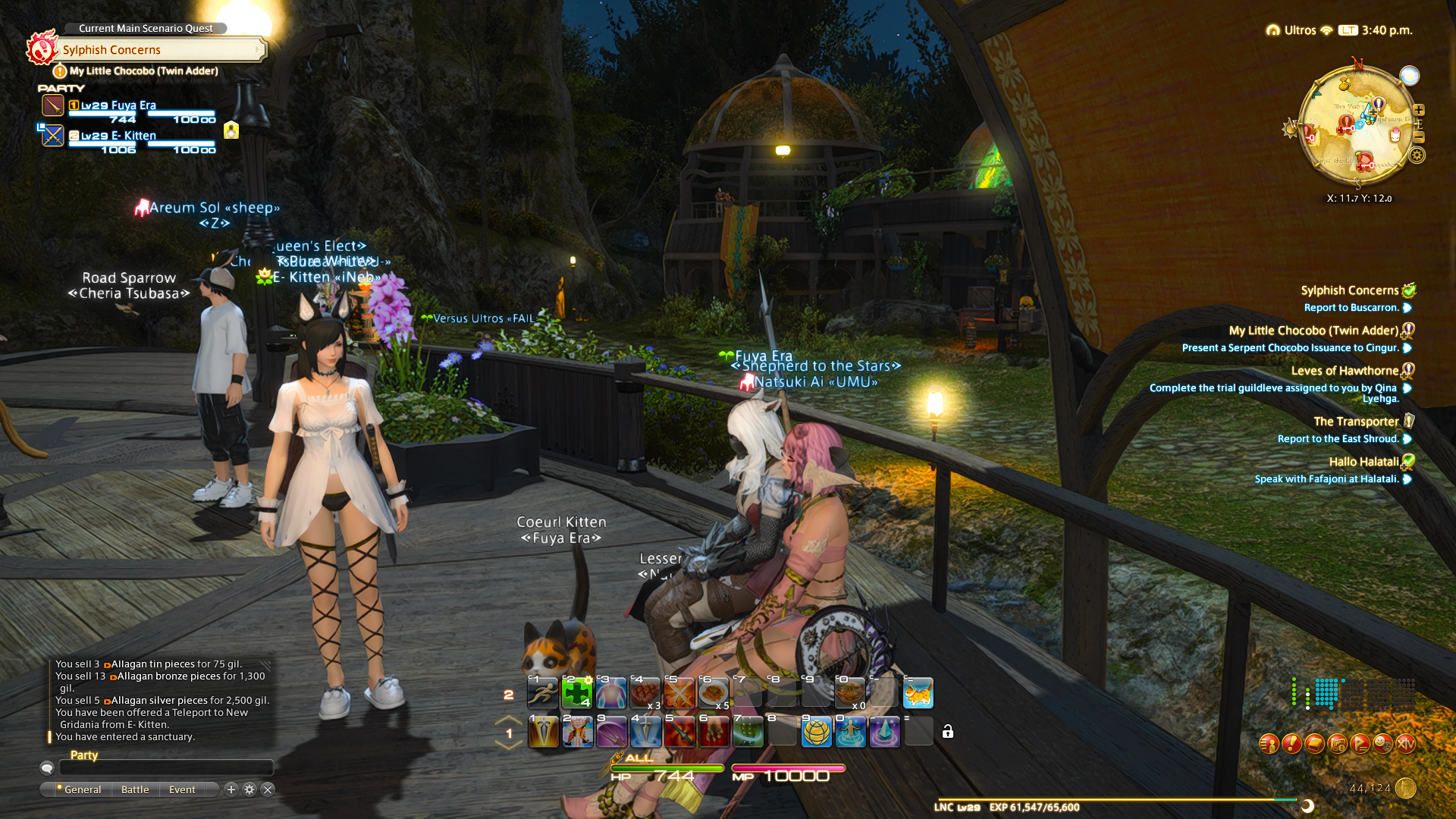Open the Character menu icon

pyautogui.click(x=1269, y=744)
